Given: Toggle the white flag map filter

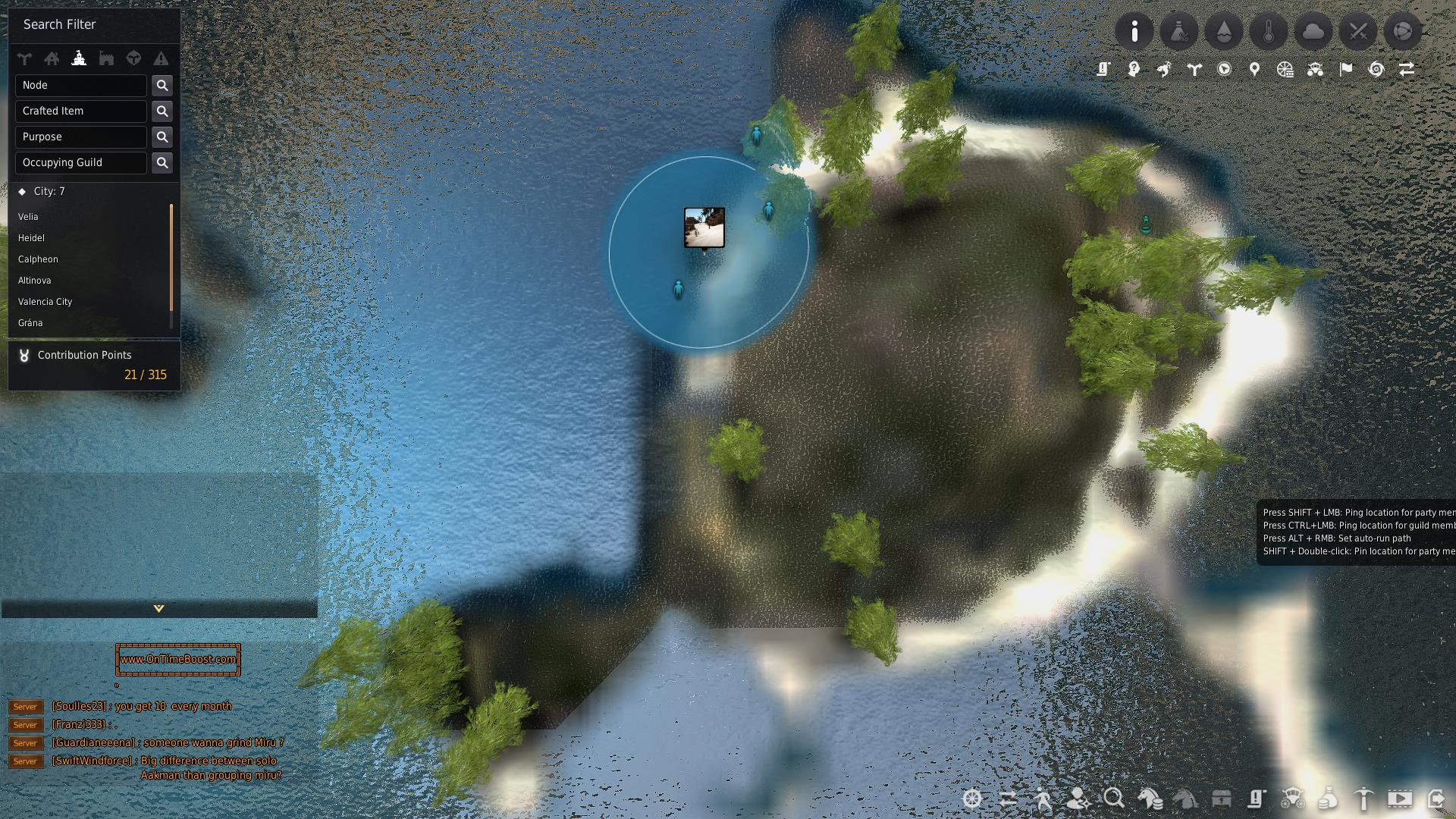Looking at the screenshot, I should (1346, 70).
